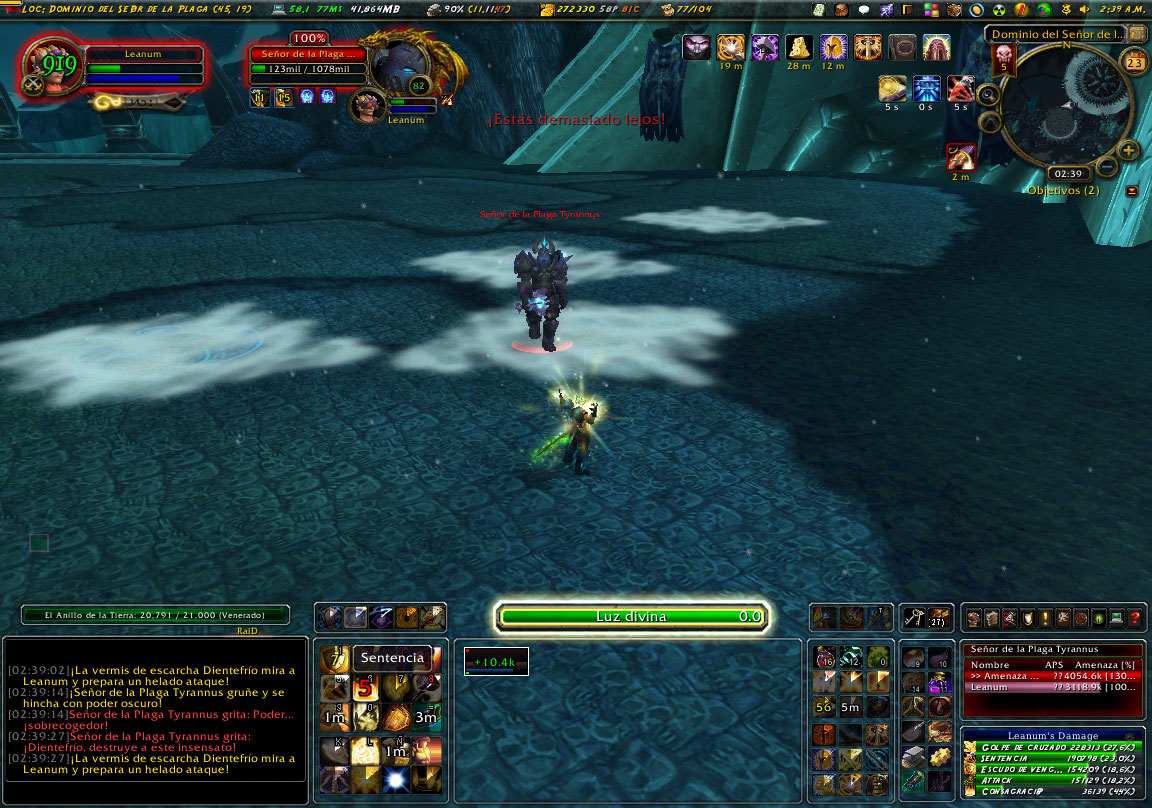Click the skull dungeon difficulty flag

[1003, 60]
